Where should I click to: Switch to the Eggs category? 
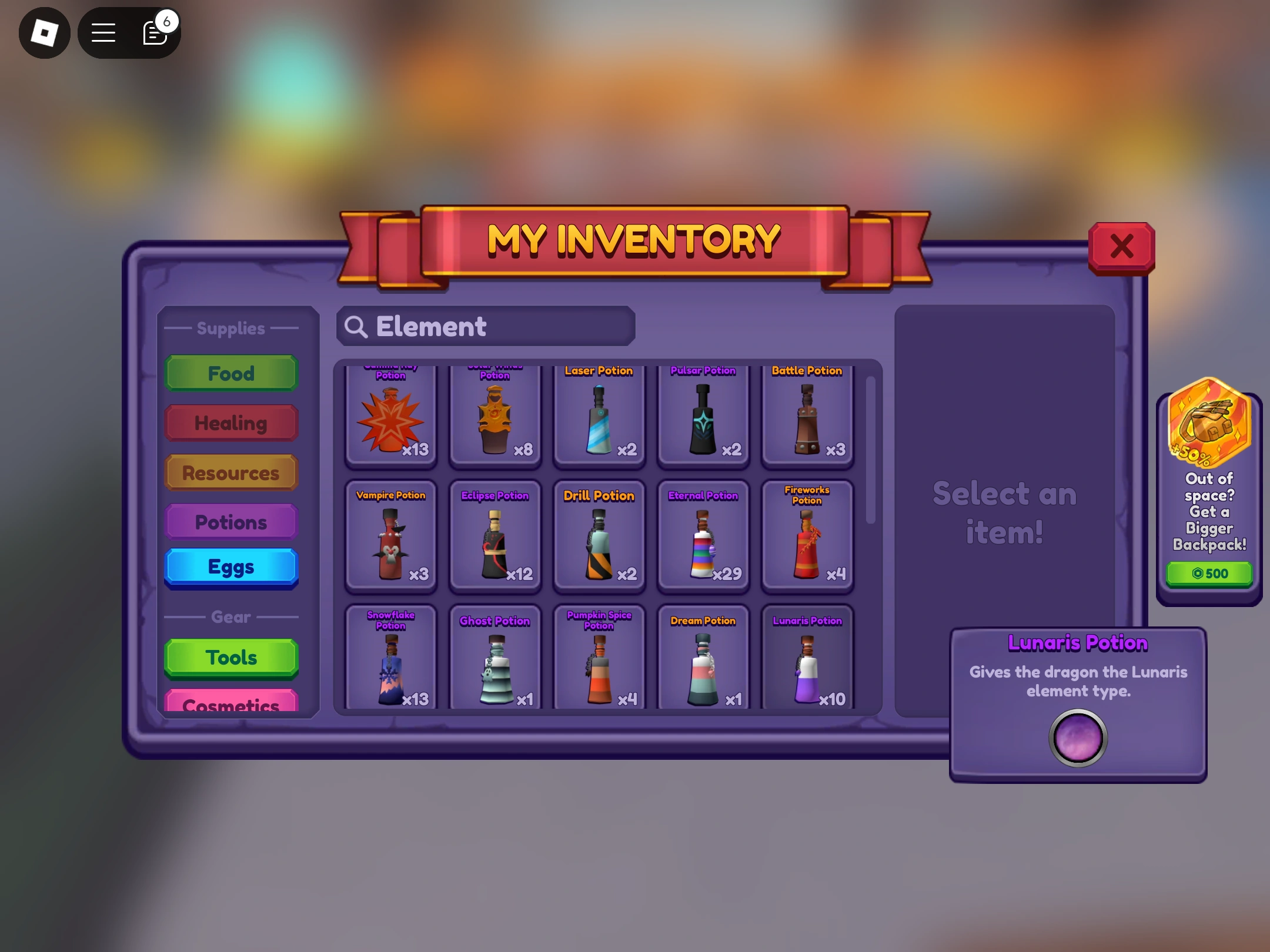coord(231,566)
